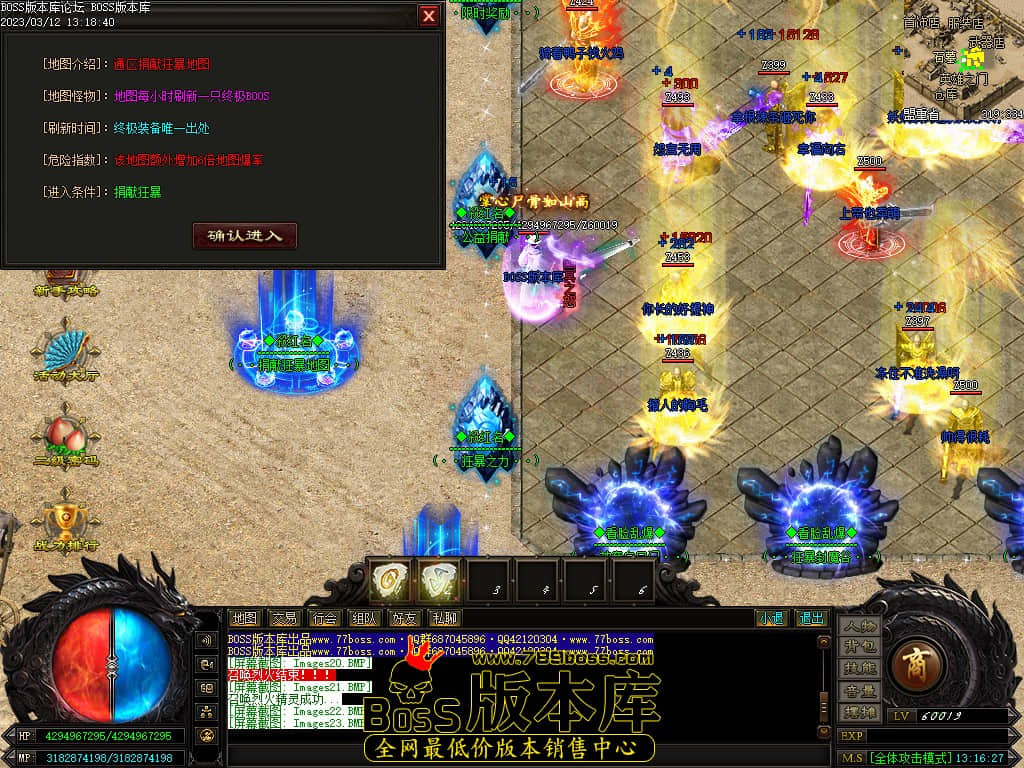The image size is (1024, 768).
Task: Click the 退出 exit button
Action: tap(812, 619)
